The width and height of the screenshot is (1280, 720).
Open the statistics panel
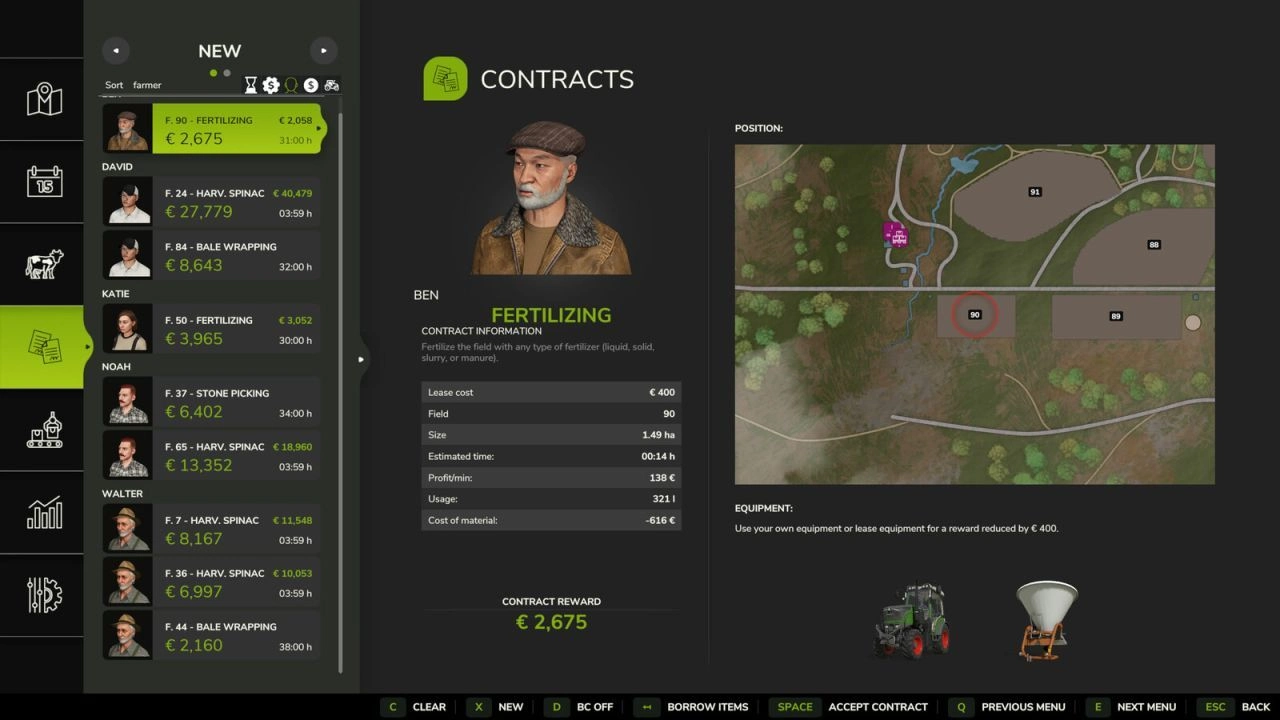coord(42,513)
